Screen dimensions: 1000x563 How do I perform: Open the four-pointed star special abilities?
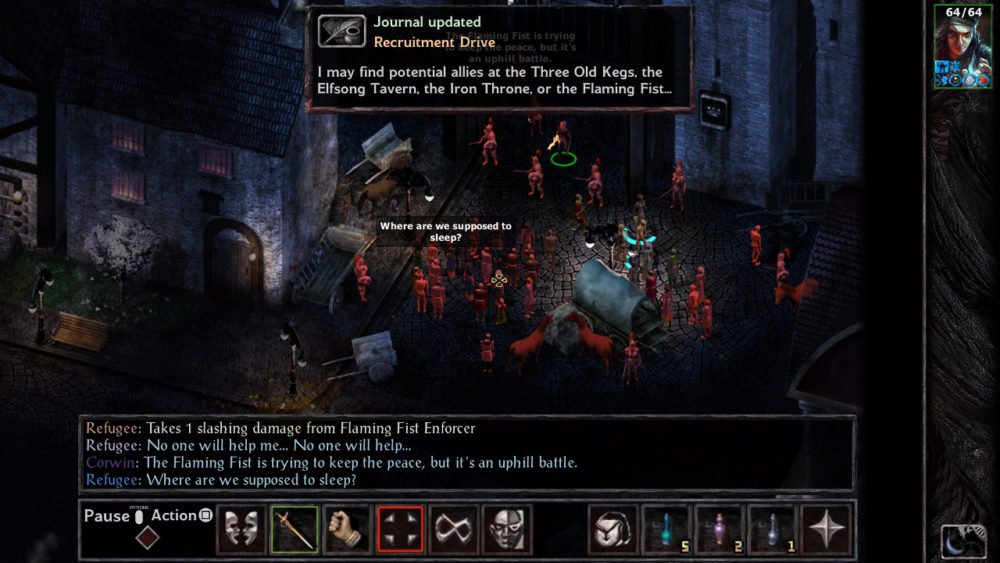826,529
